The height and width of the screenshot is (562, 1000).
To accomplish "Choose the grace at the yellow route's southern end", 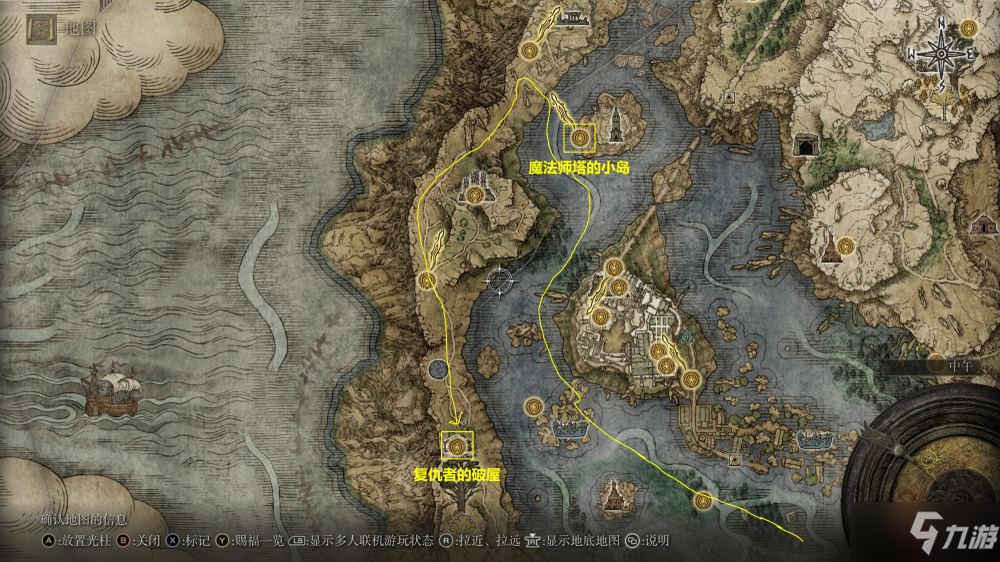I will click(703, 501).
